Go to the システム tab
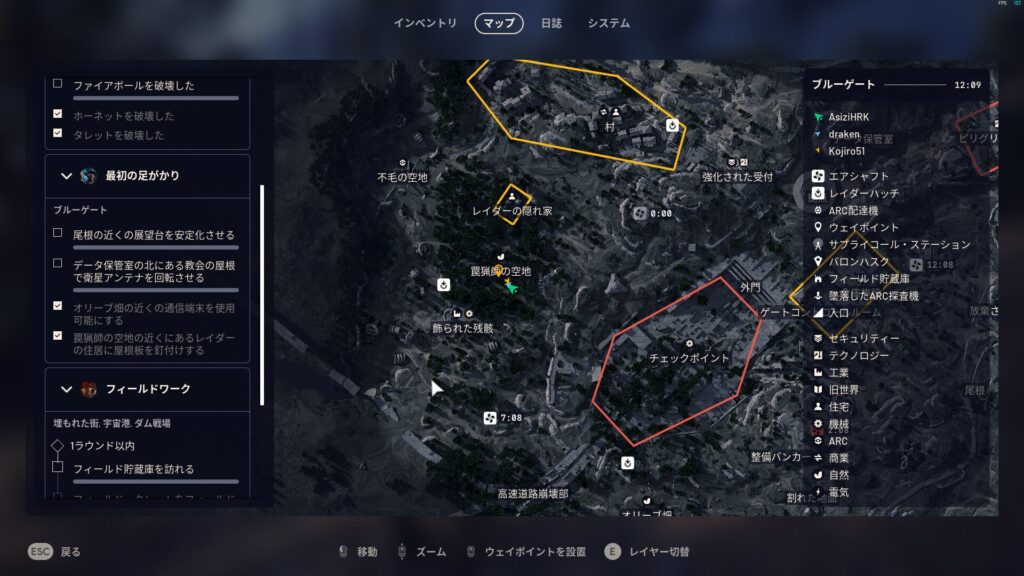Viewport: 1024px width, 576px height. pos(609,23)
